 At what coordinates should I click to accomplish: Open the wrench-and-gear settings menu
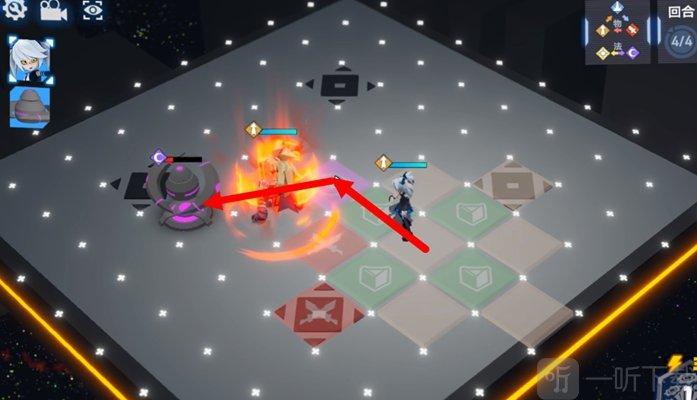15,11
